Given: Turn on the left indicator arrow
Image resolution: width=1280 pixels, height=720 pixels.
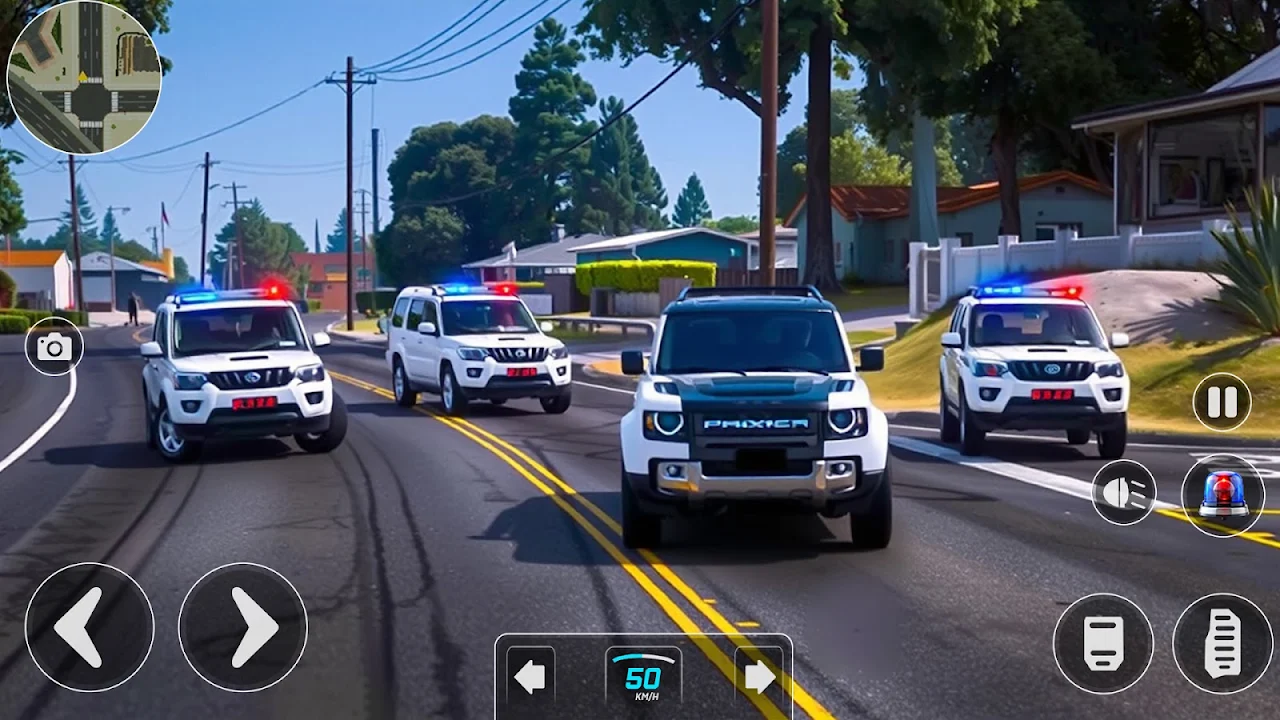Looking at the screenshot, I should (530, 677).
